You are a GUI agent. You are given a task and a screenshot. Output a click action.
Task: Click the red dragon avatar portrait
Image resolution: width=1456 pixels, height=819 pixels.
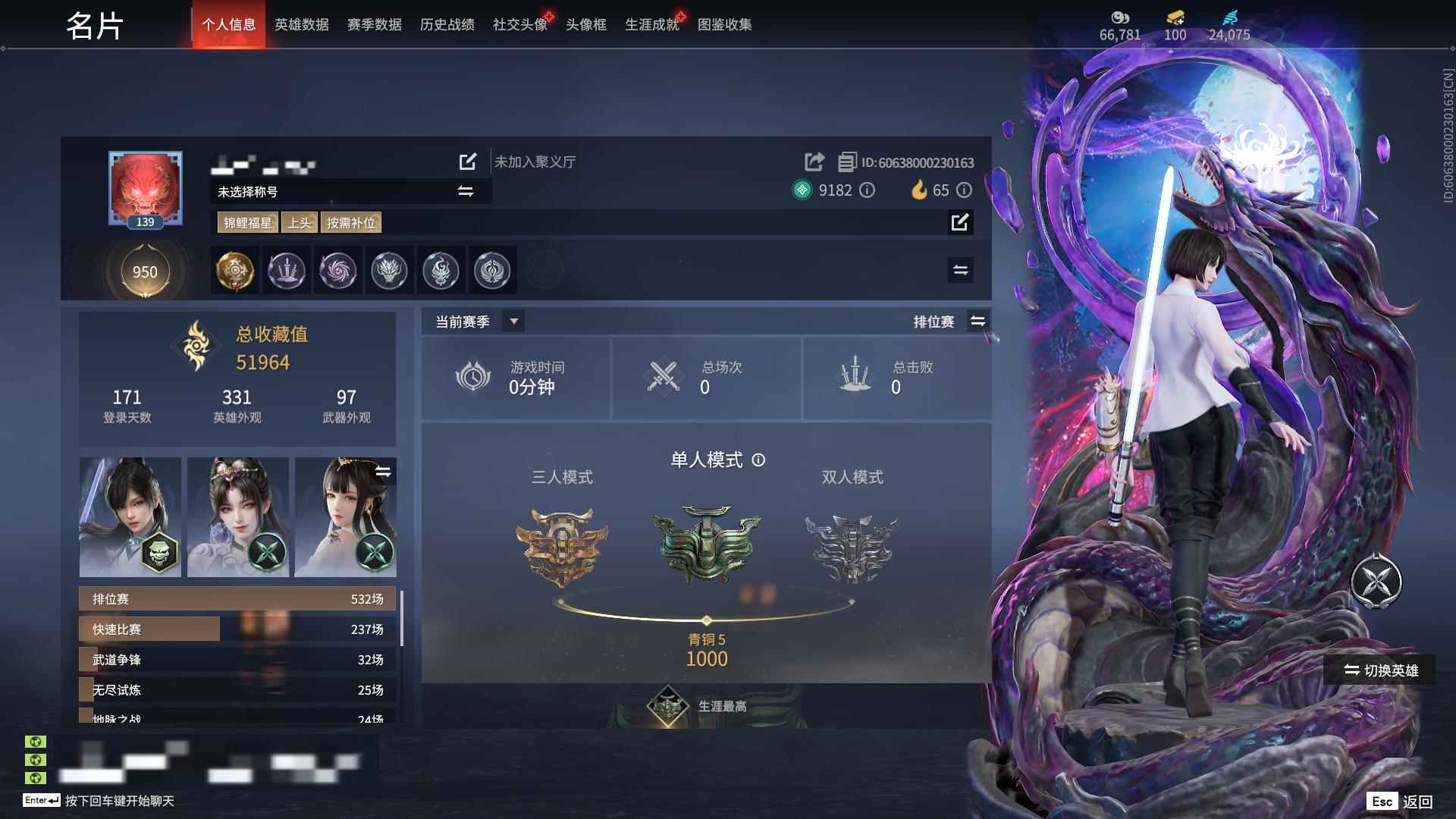click(144, 187)
